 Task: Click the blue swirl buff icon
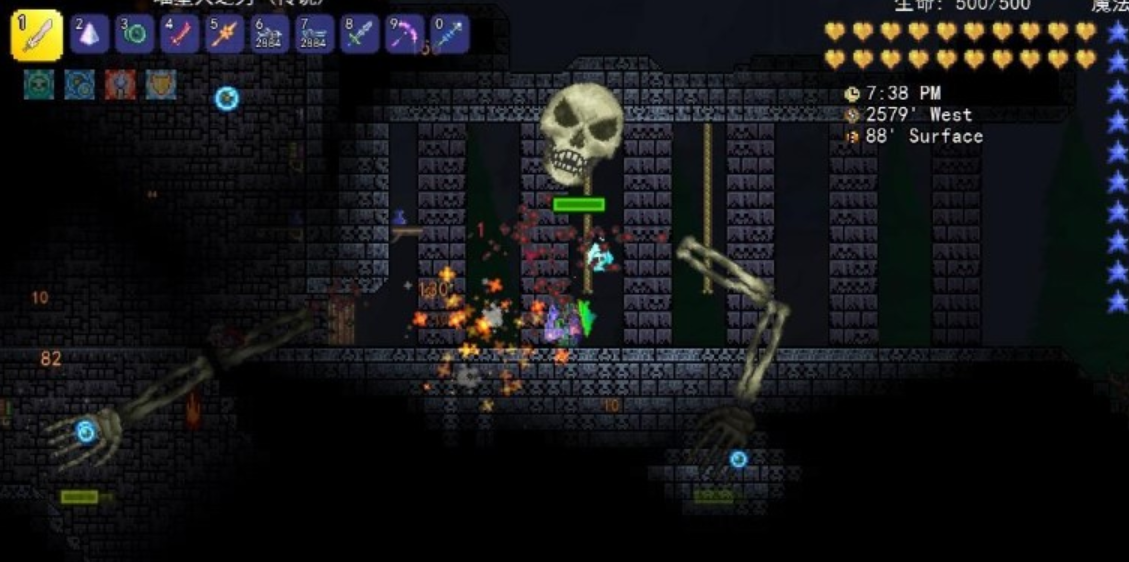point(79,84)
